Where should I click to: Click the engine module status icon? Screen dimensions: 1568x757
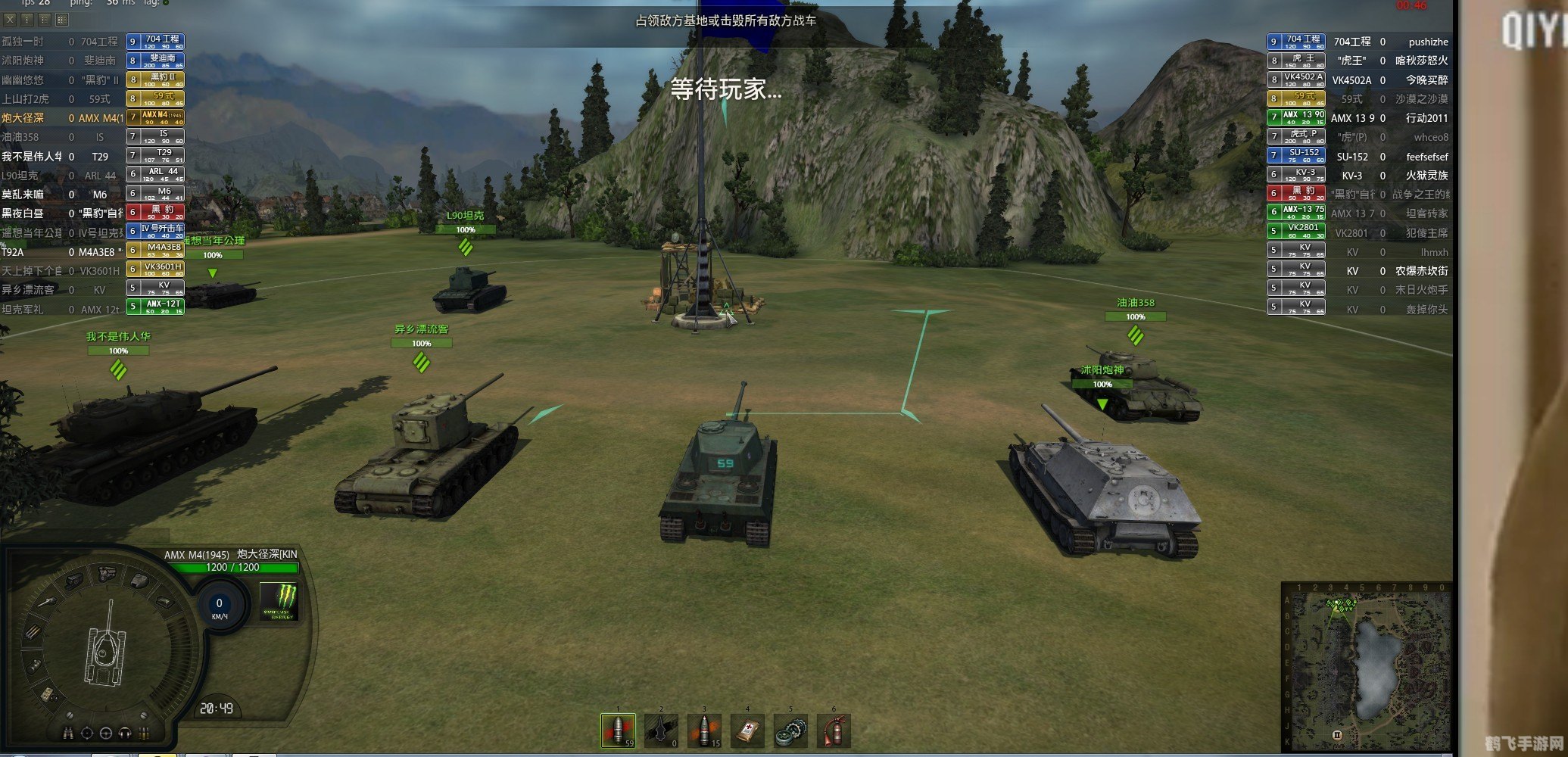(107, 573)
